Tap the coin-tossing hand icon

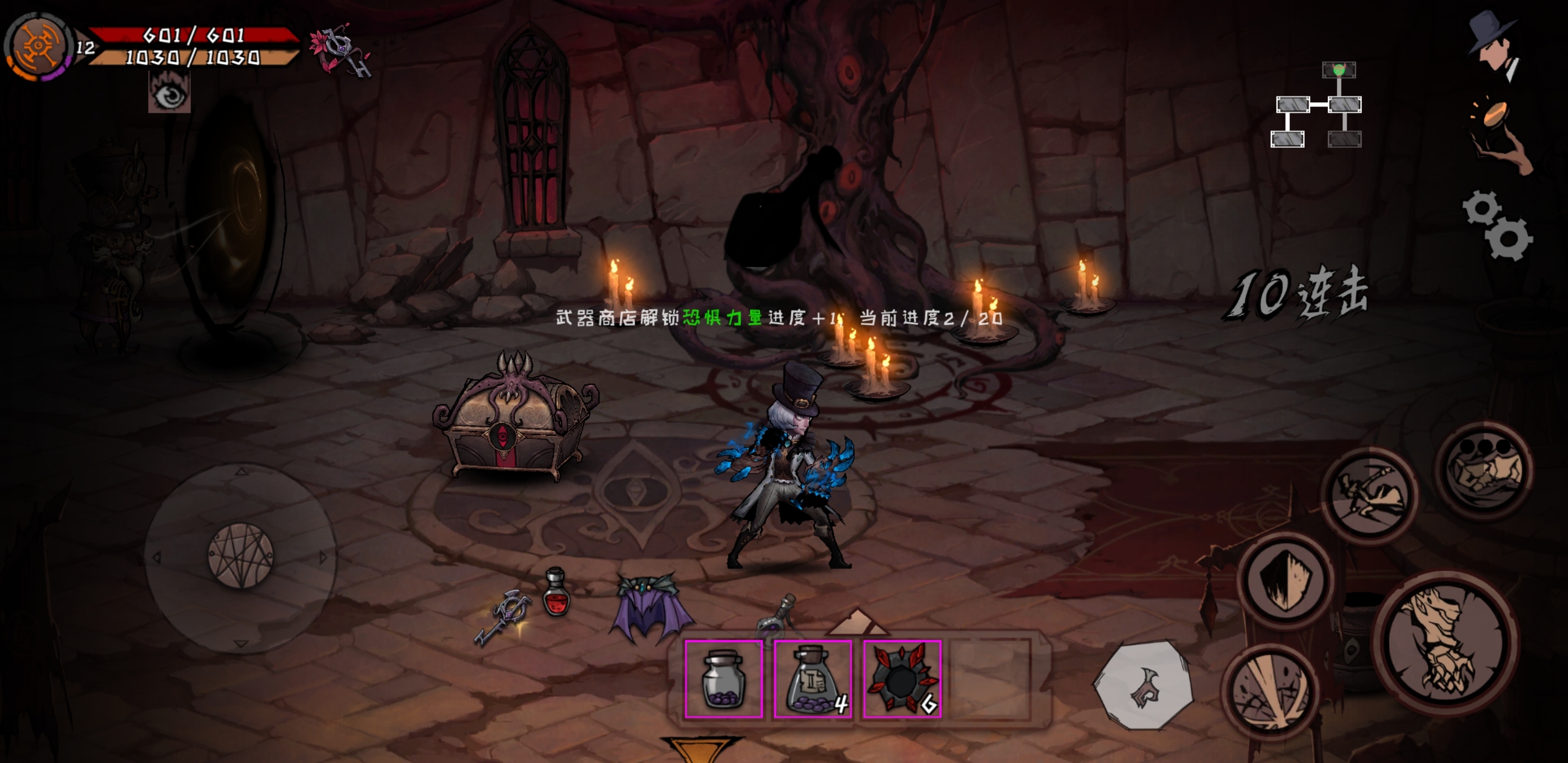(x=1499, y=134)
